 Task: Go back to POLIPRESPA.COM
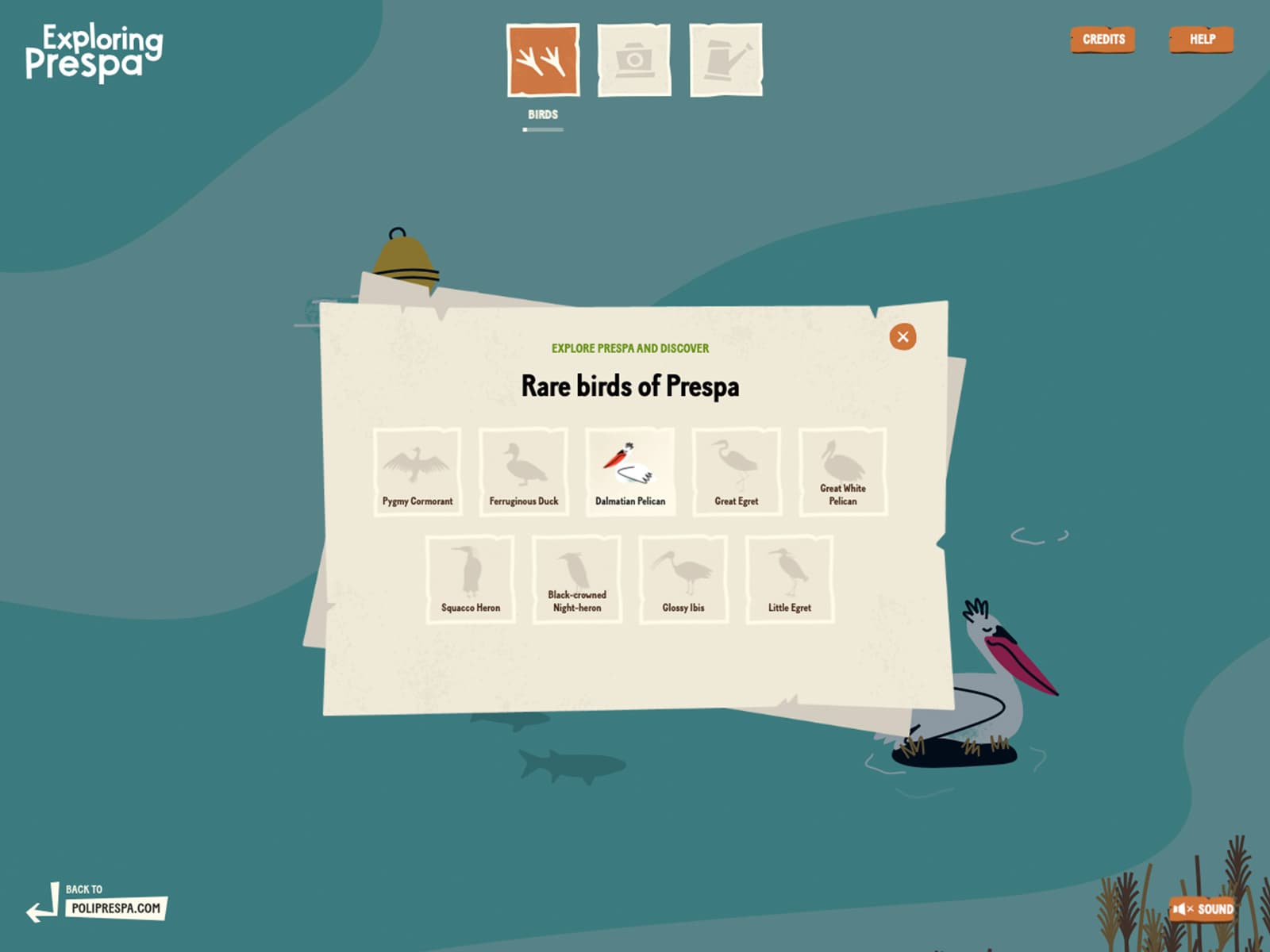pos(115,908)
